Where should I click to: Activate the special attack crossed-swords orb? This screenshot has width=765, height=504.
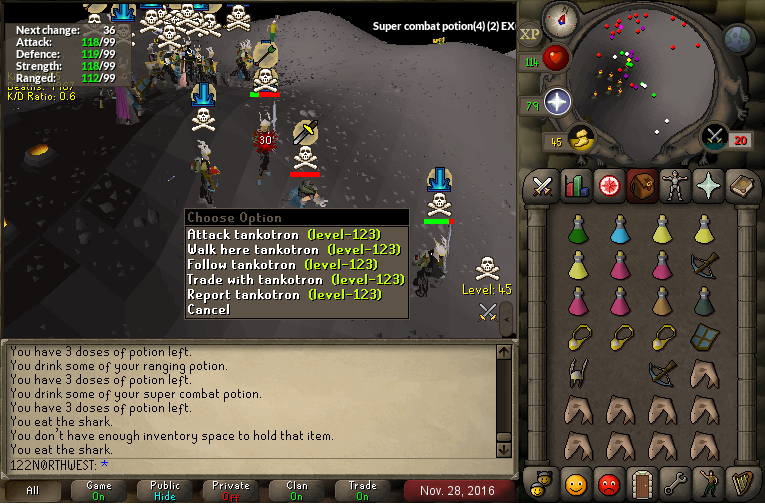tap(714, 137)
